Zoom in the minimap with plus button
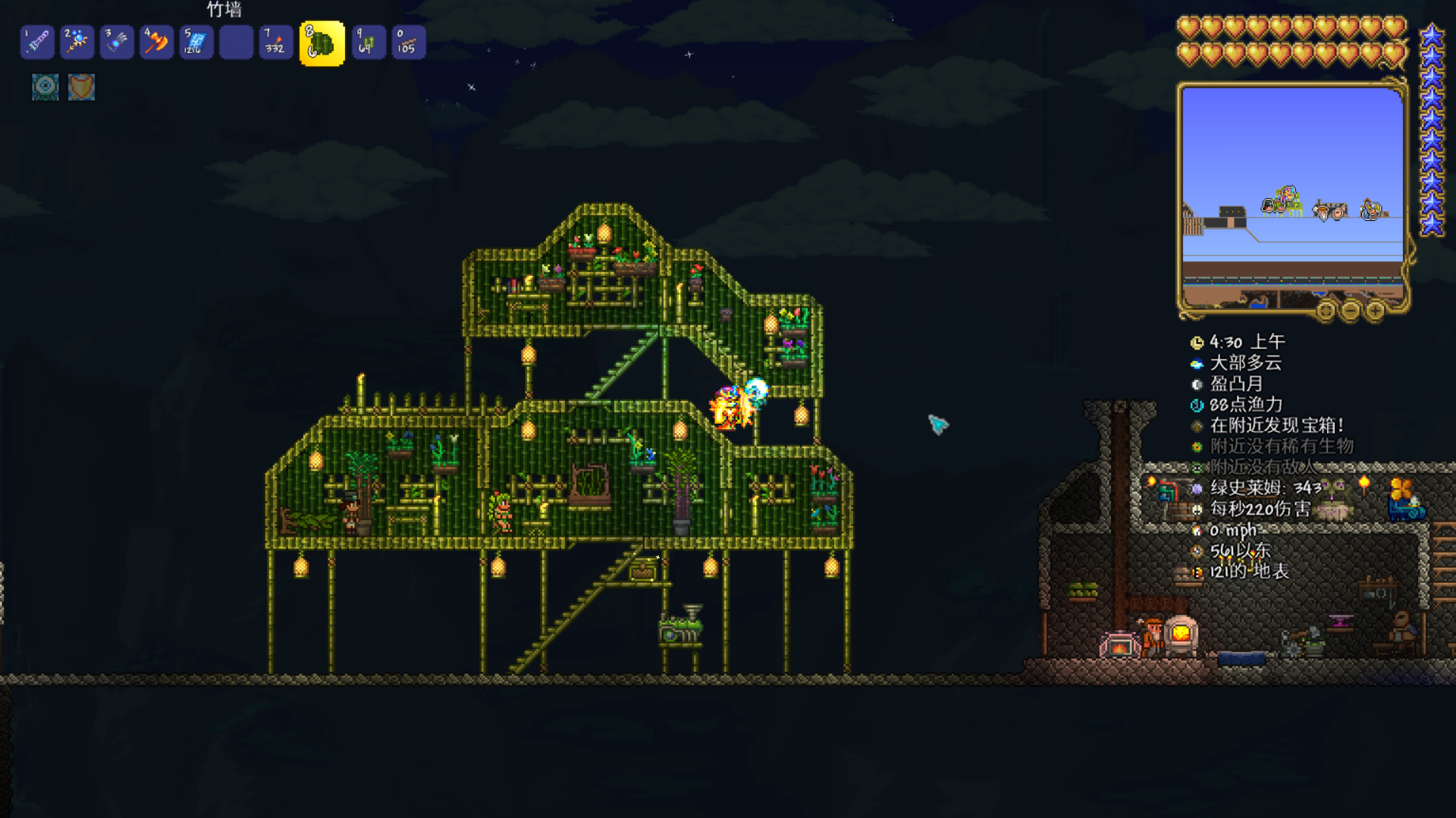Screen dimensions: 1456x818 [x=1375, y=310]
